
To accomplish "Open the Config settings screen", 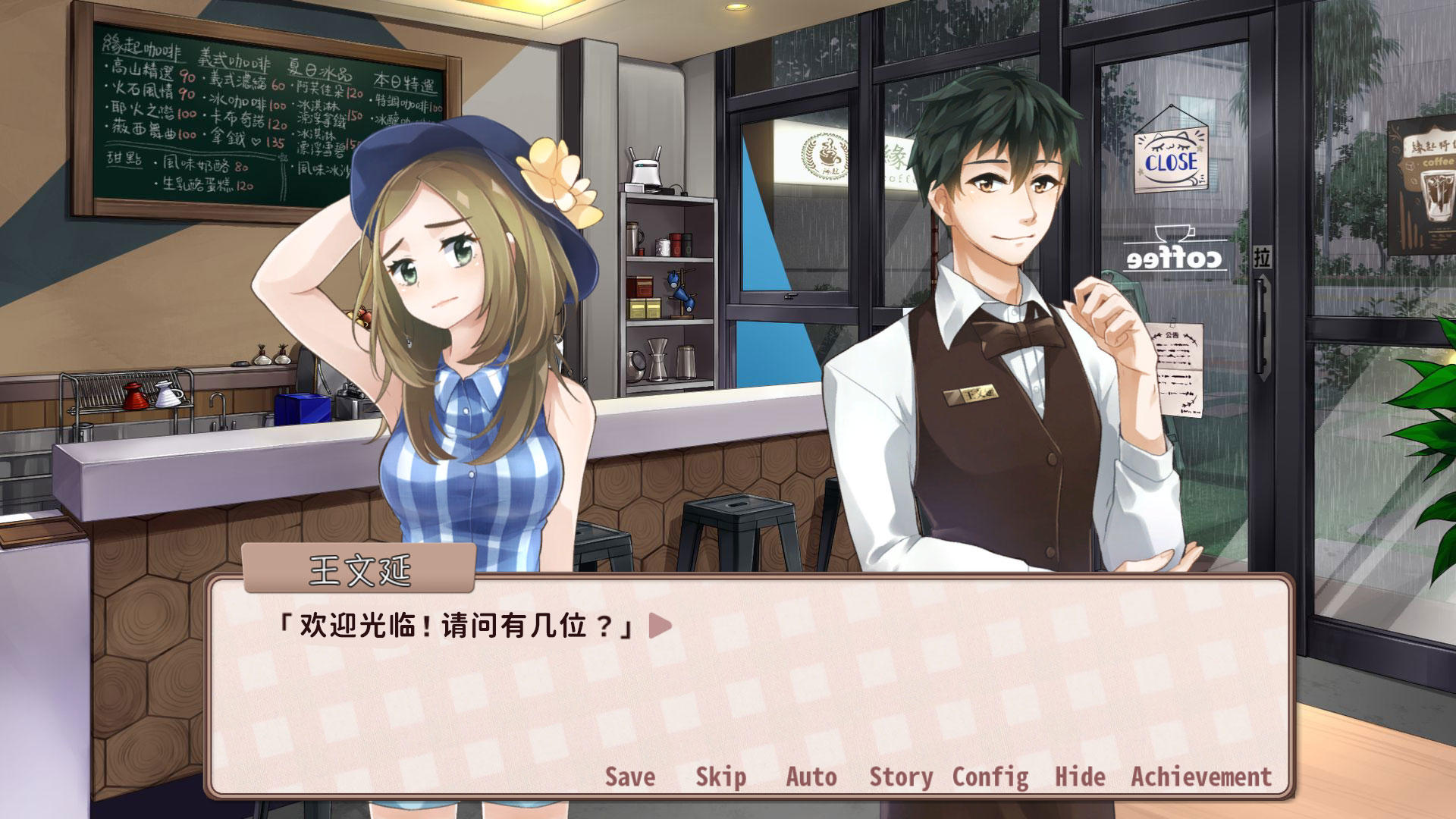I will coord(991,777).
